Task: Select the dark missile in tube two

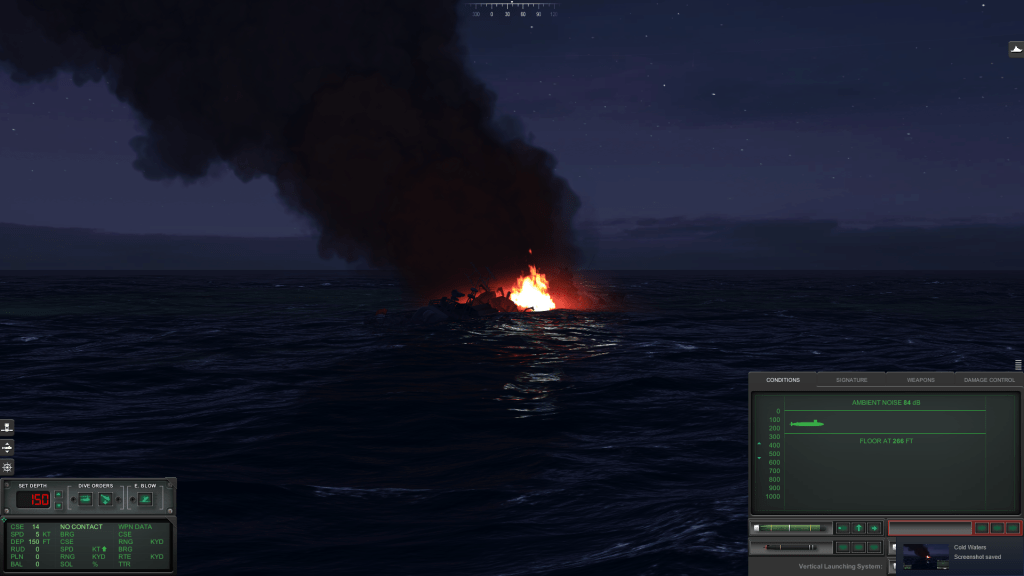Action: [792, 547]
